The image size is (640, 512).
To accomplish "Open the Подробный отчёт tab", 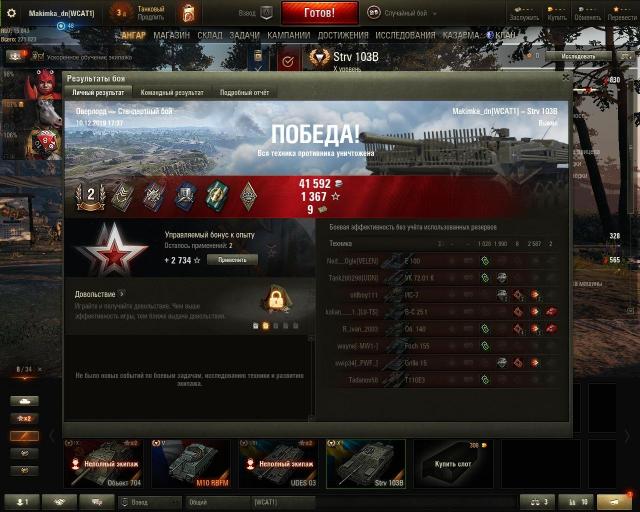I will click(245, 92).
